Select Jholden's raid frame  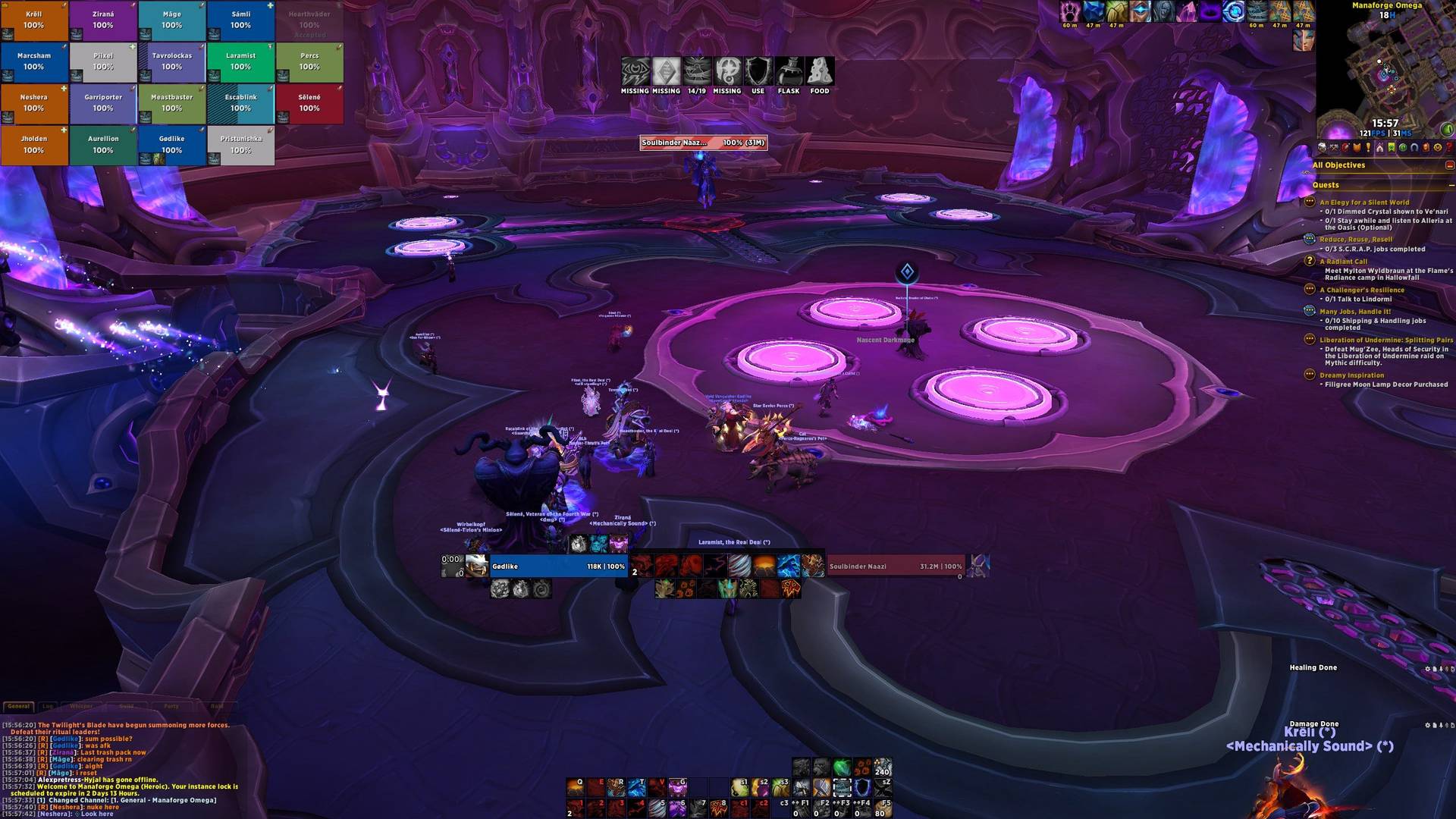[x=34, y=146]
